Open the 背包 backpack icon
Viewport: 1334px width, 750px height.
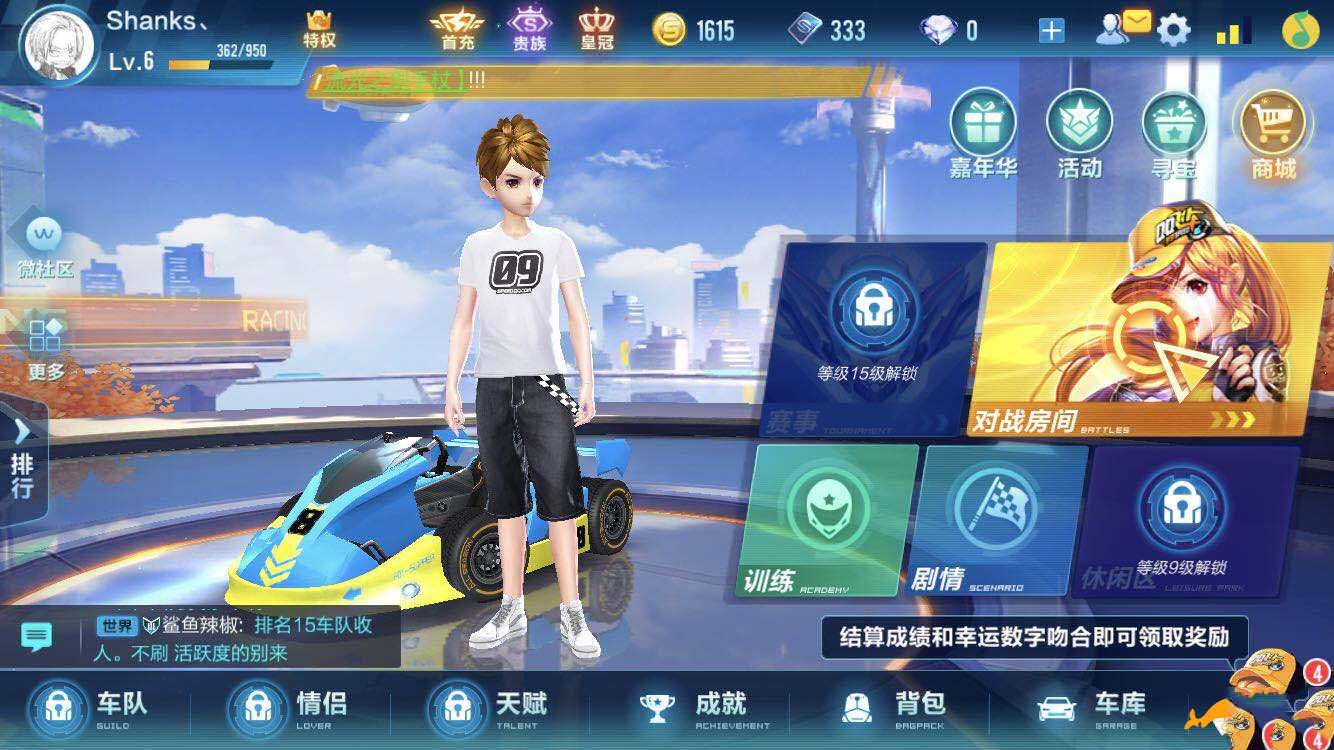pos(855,705)
